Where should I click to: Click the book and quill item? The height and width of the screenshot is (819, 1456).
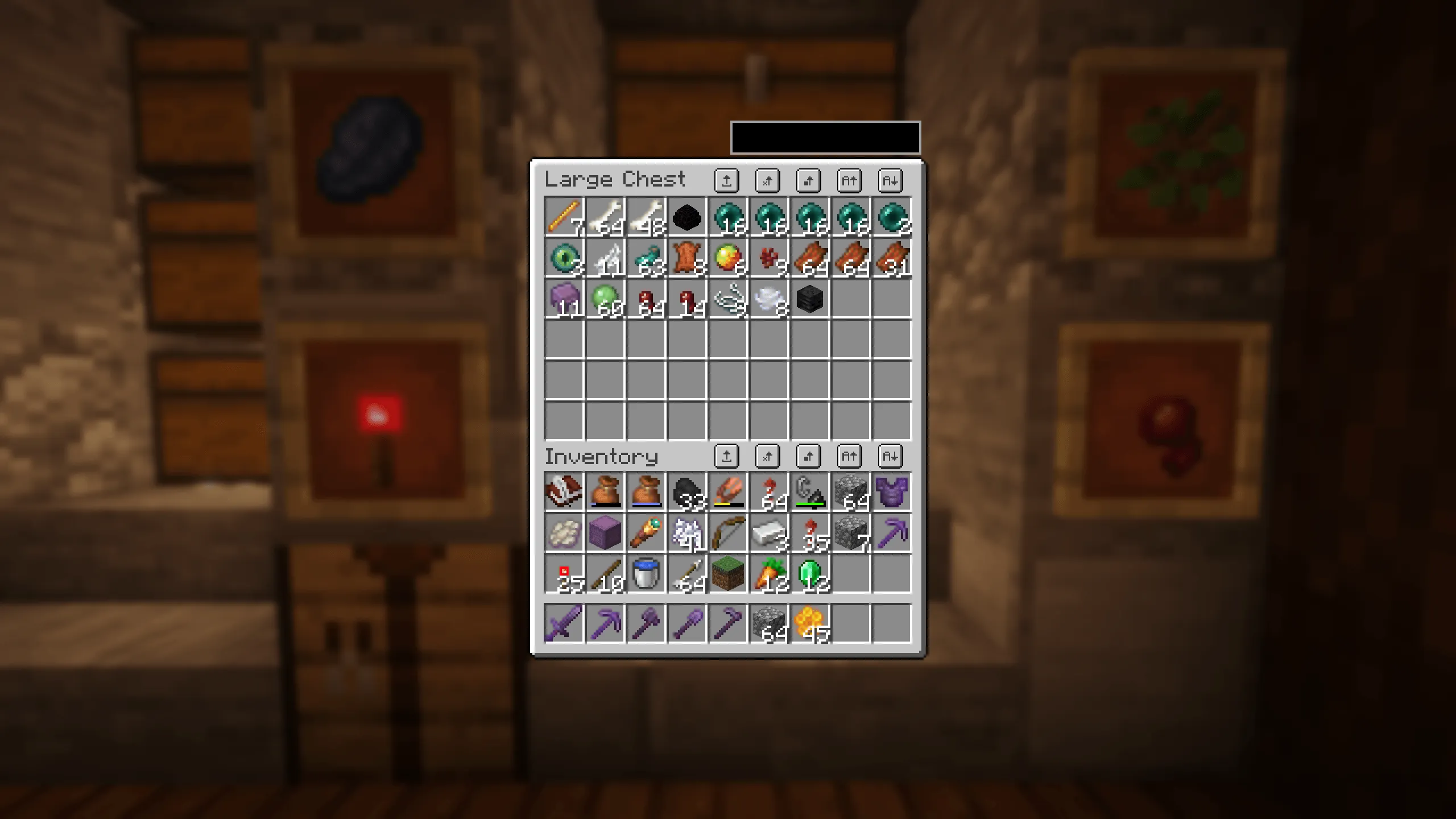pos(563,492)
